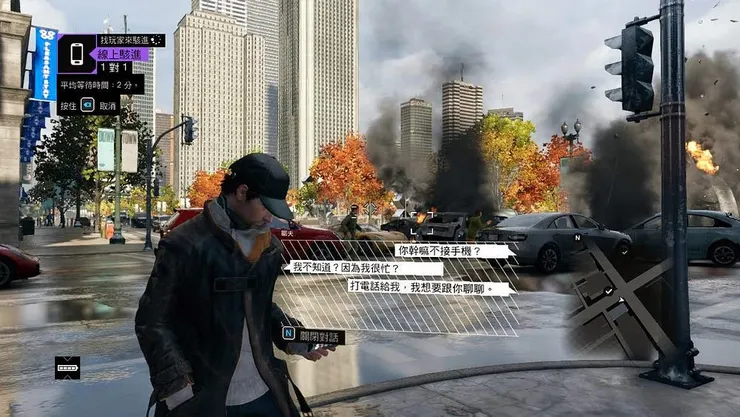Click the battery indicator icon

point(67,366)
